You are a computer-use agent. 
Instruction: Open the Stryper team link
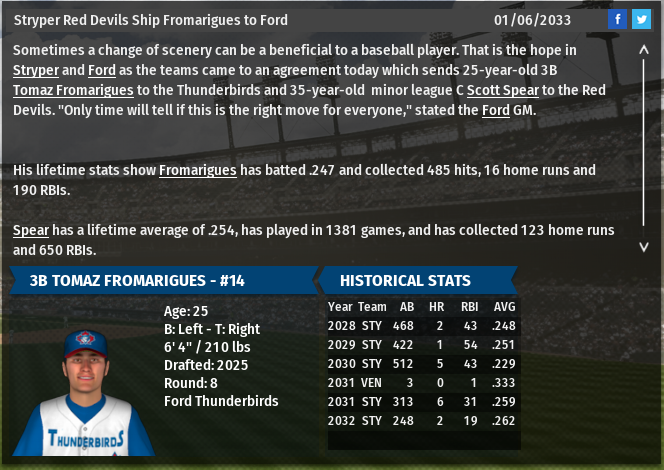pyautogui.click(x=35, y=70)
